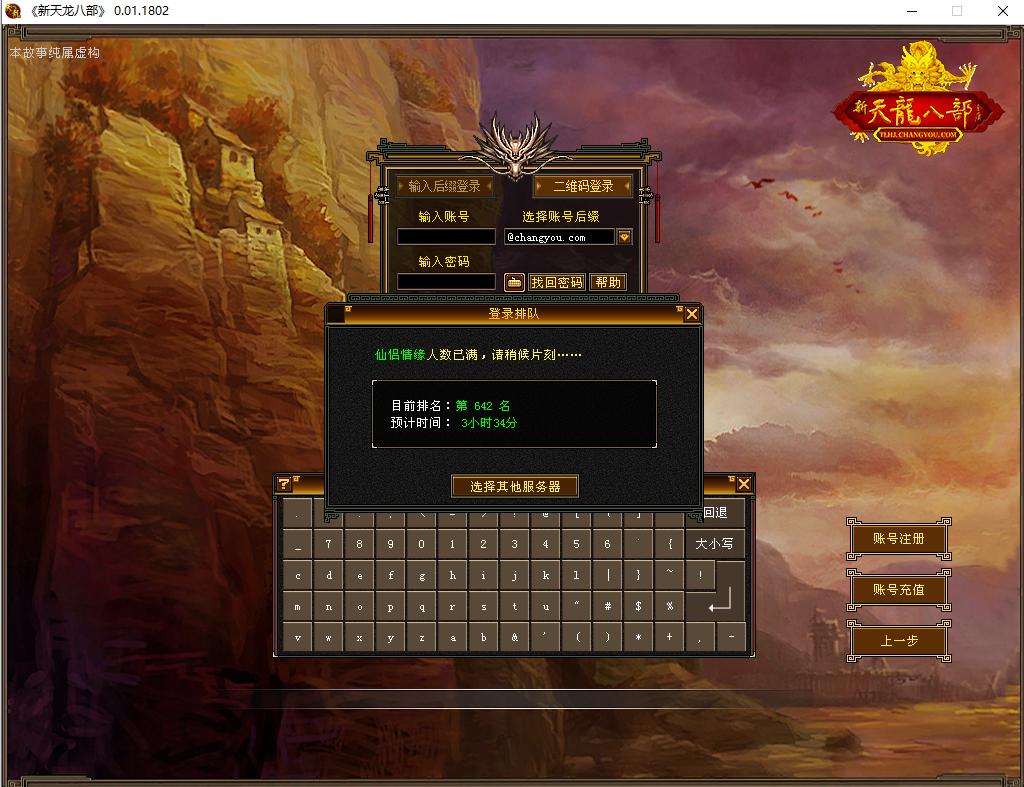
Task: Open 账号注册 account registration
Action: (x=898, y=539)
